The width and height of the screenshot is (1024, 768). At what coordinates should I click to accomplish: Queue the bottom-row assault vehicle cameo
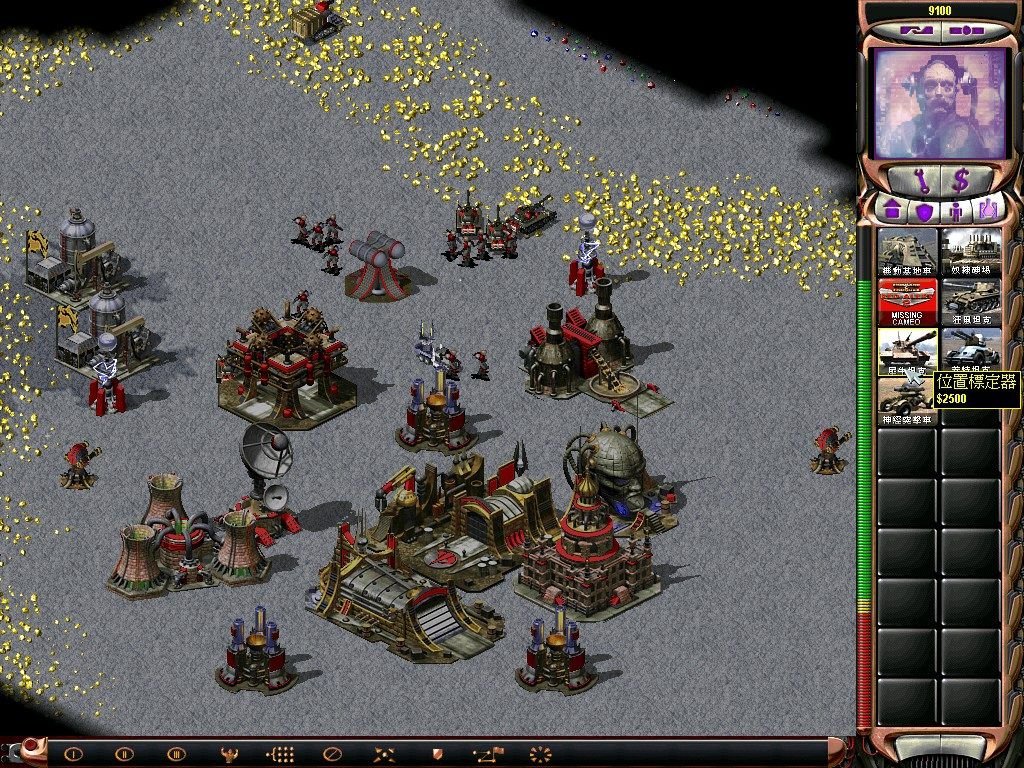pos(908,400)
